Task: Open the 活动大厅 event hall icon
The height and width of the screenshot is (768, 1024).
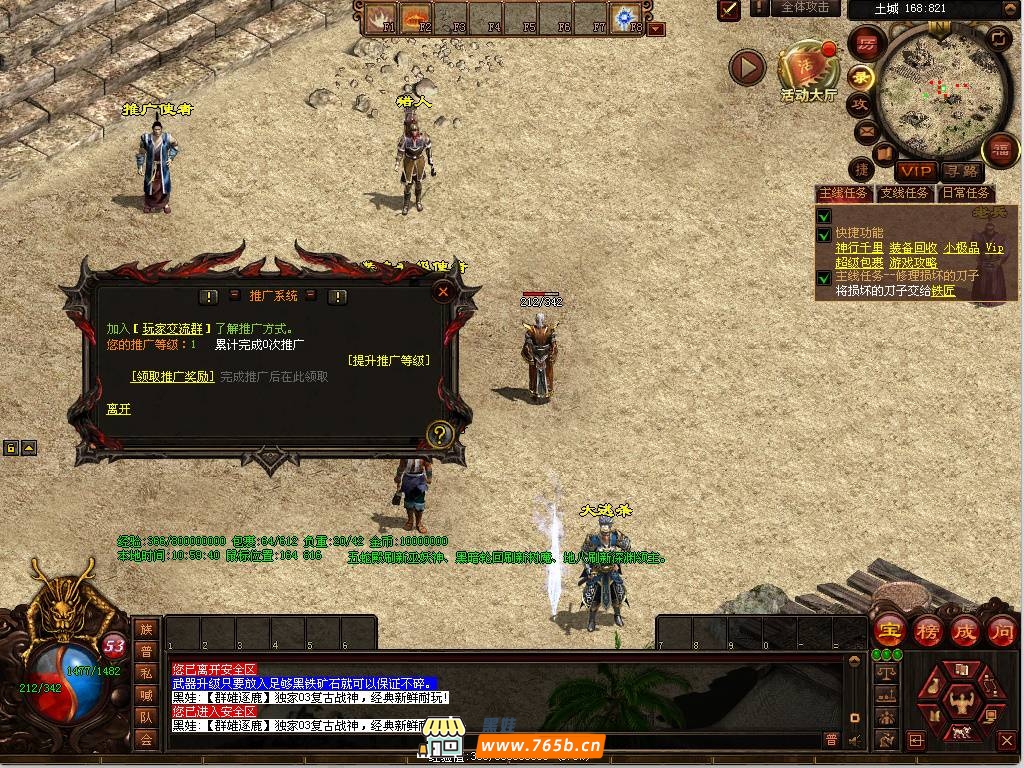Action: [x=808, y=68]
